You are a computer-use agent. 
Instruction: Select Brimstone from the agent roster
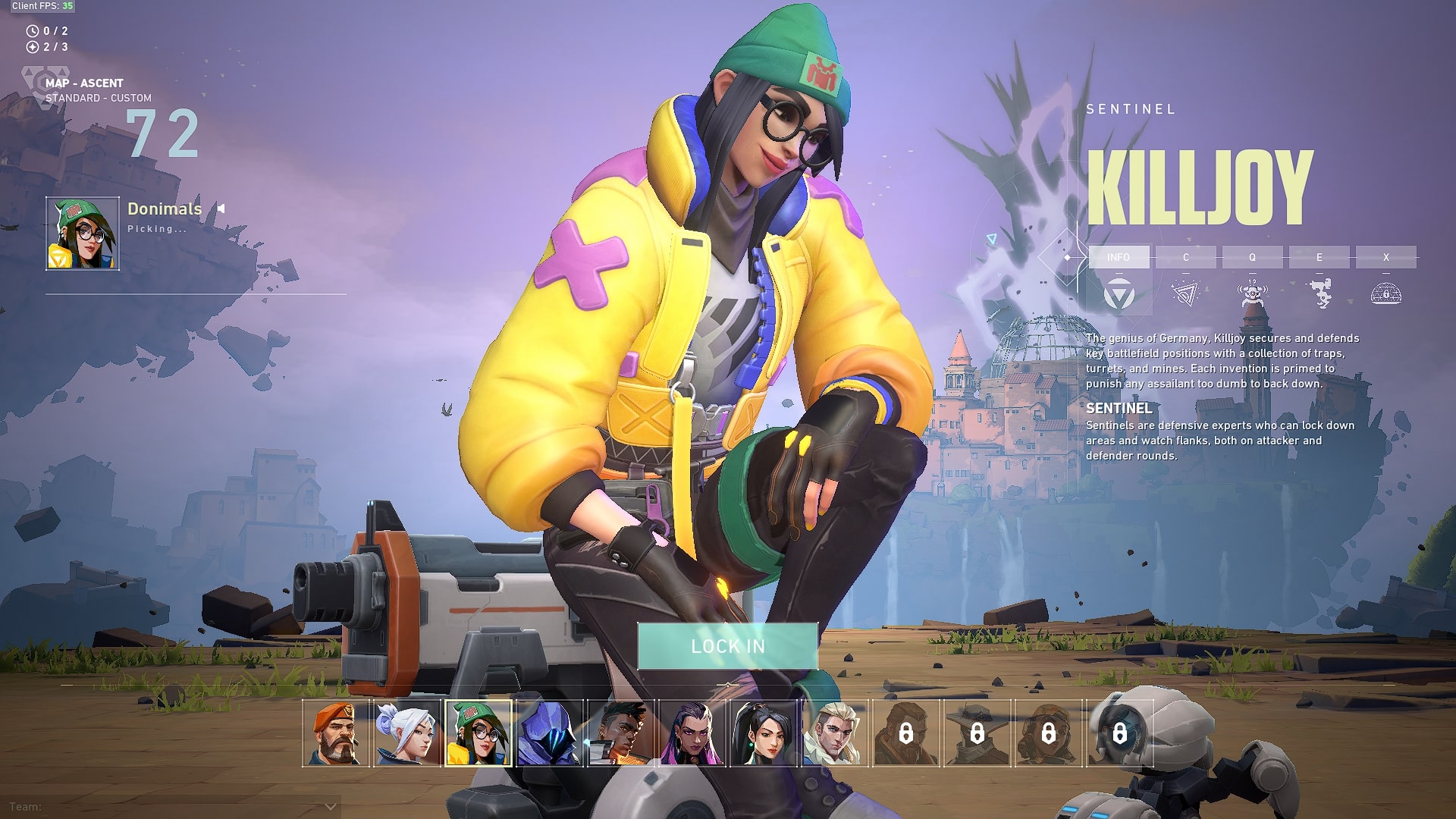pyautogui.click(x=335, y=733)
